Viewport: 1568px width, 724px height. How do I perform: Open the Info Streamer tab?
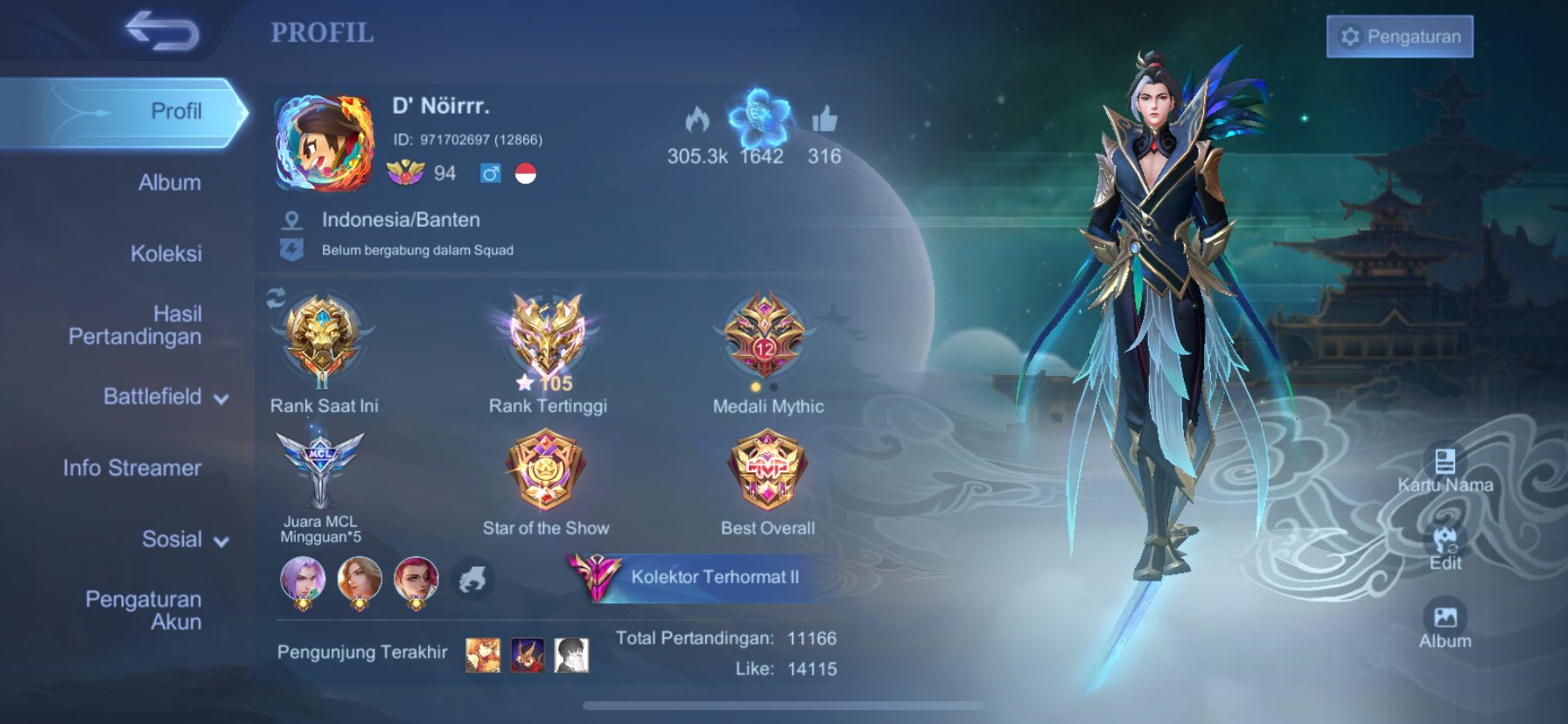[x=132, y=468]
